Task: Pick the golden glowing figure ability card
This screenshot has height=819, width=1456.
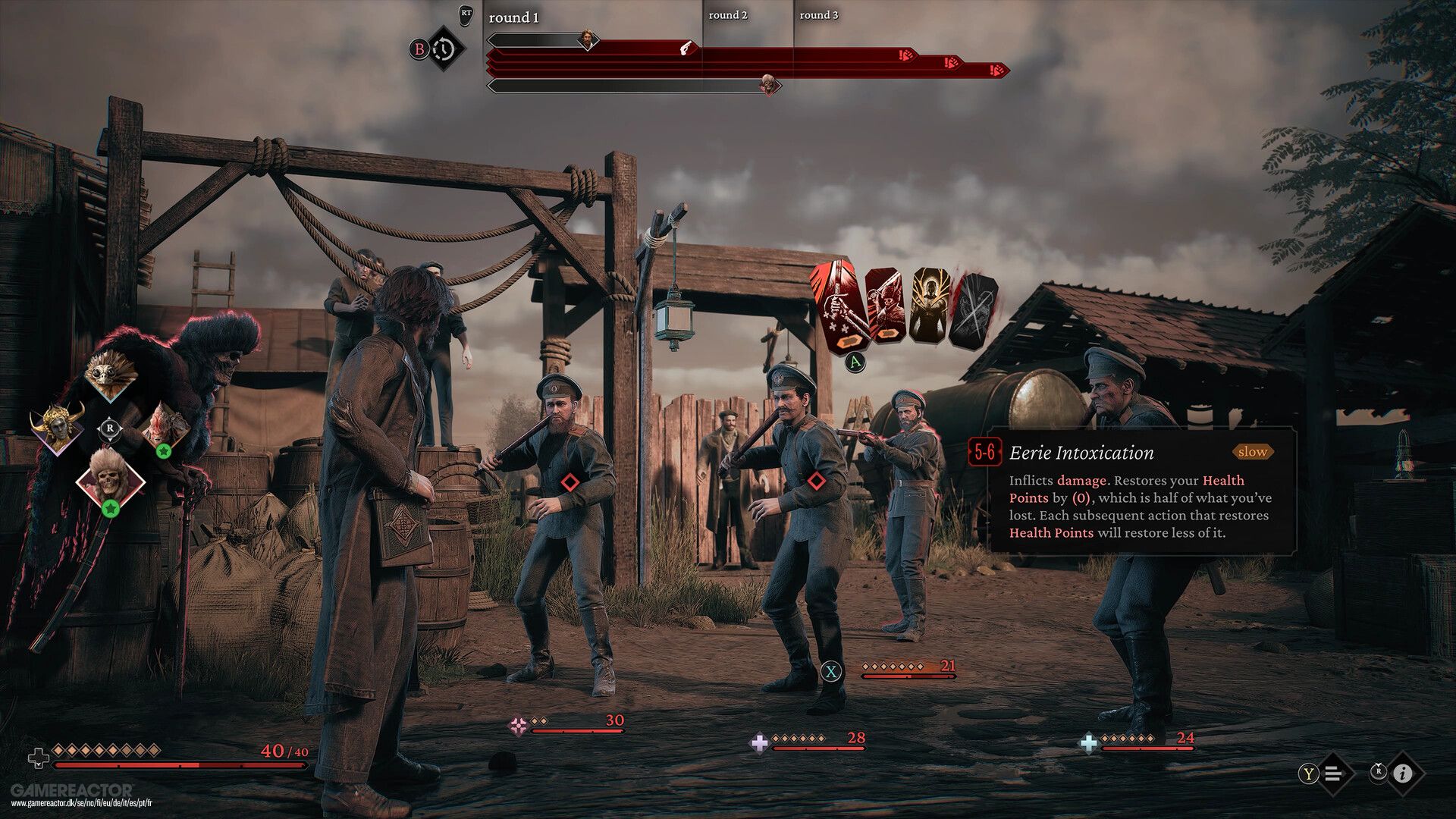Action: pyautogui.click(x=930, y=307)
